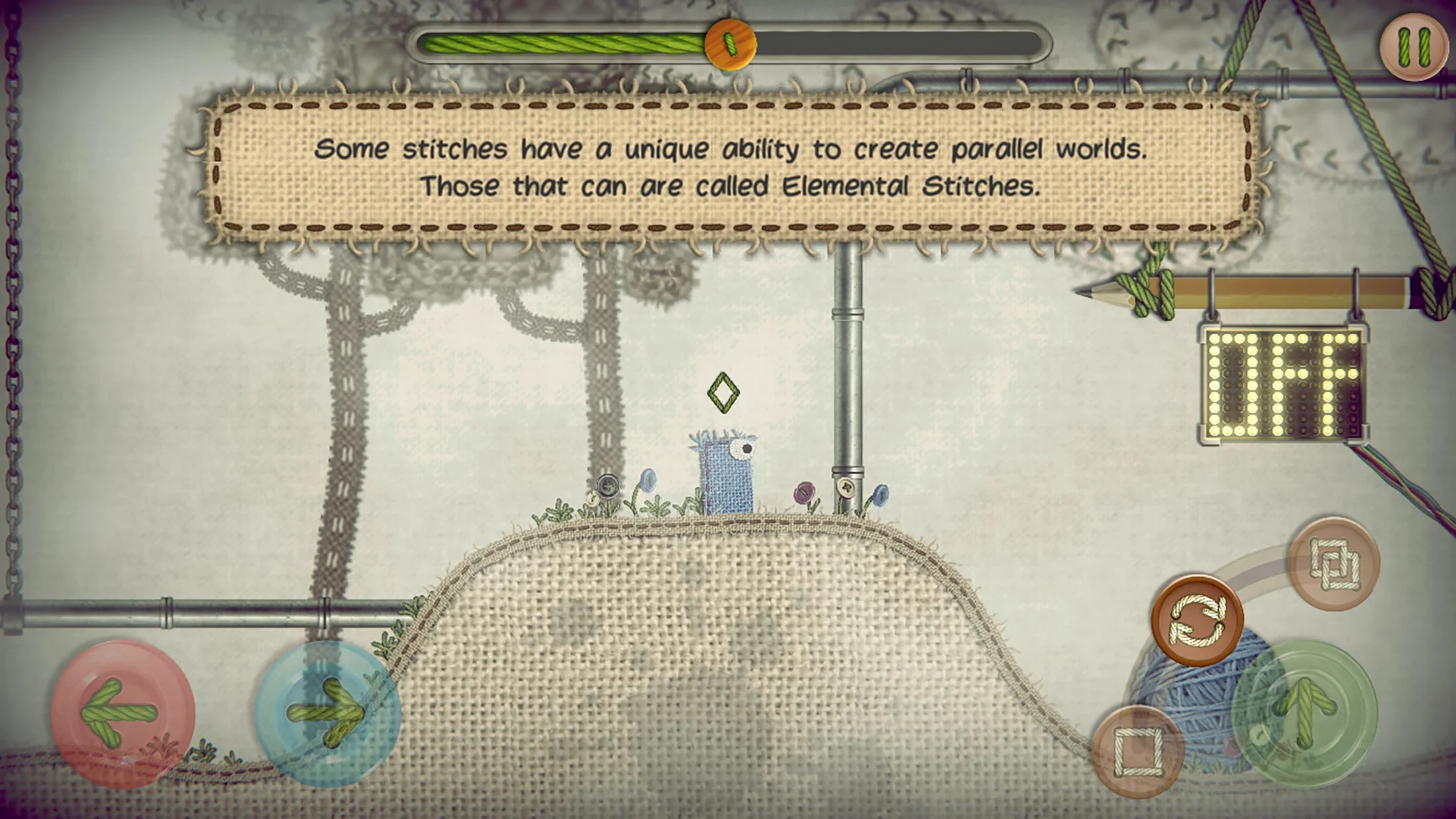Tap the single square stitch button
1456x819 pixels.
[x=1137, y=751]
